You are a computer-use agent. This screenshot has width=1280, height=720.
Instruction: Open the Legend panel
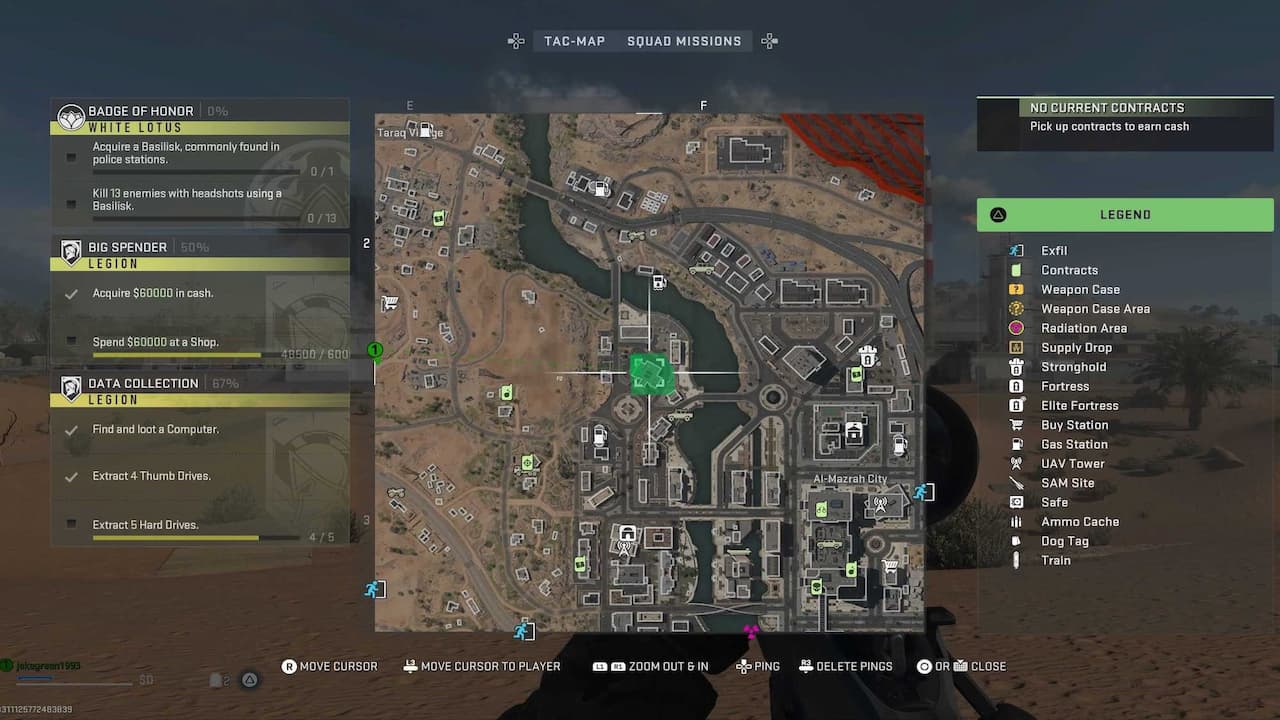(1124, 214)
